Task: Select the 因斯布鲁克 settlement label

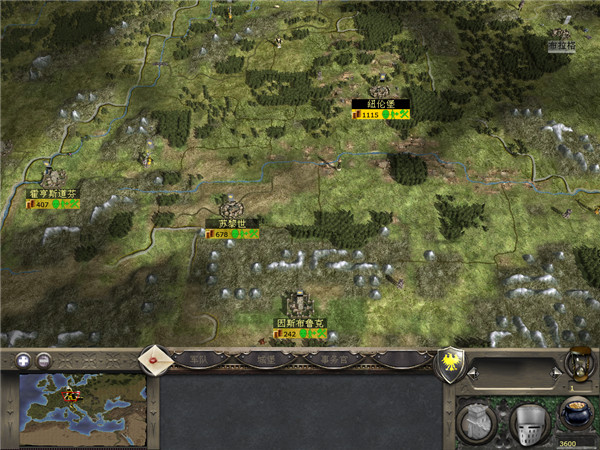Action: pos(301,323)
